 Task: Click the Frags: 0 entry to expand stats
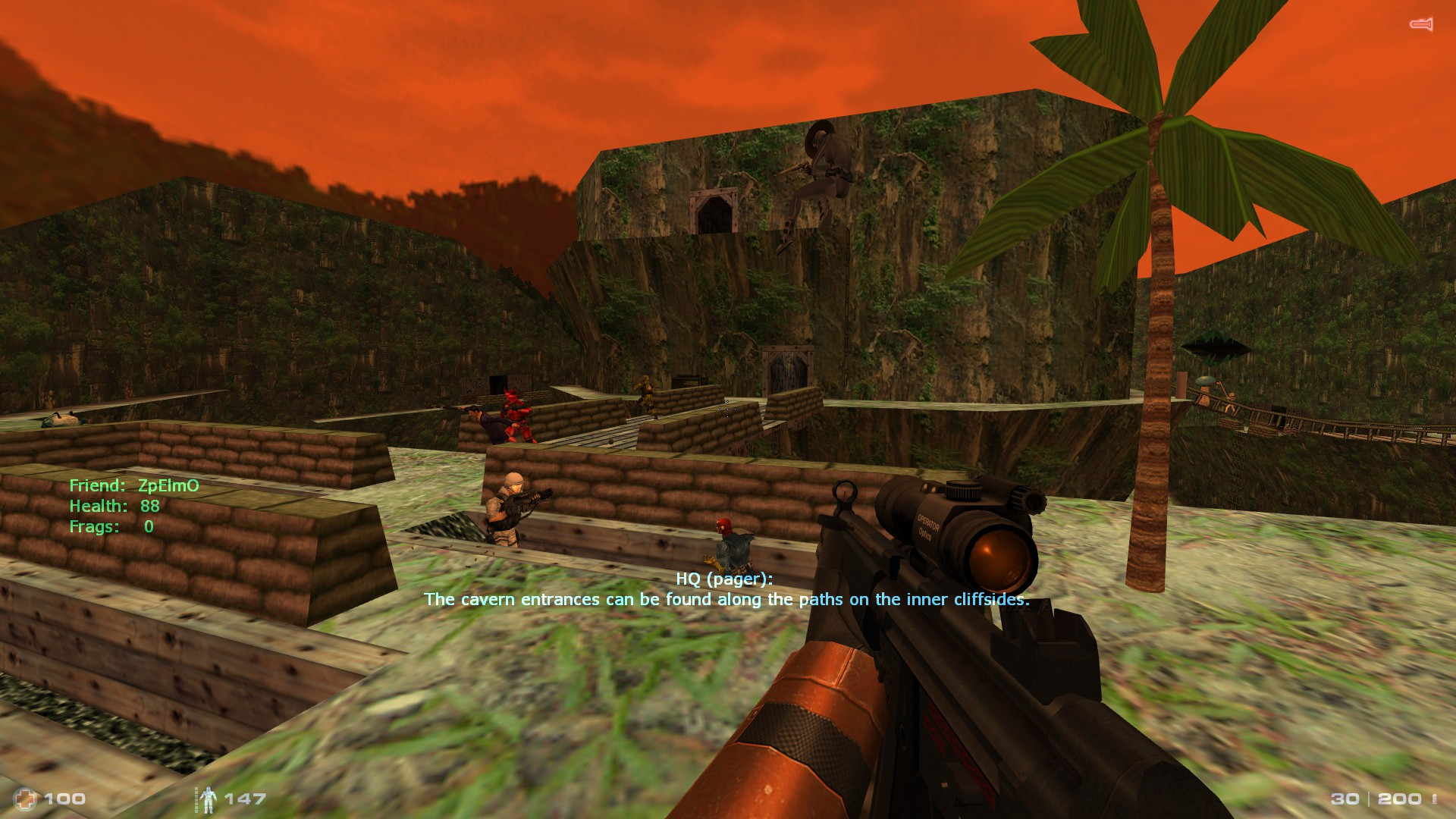point(111,527)
